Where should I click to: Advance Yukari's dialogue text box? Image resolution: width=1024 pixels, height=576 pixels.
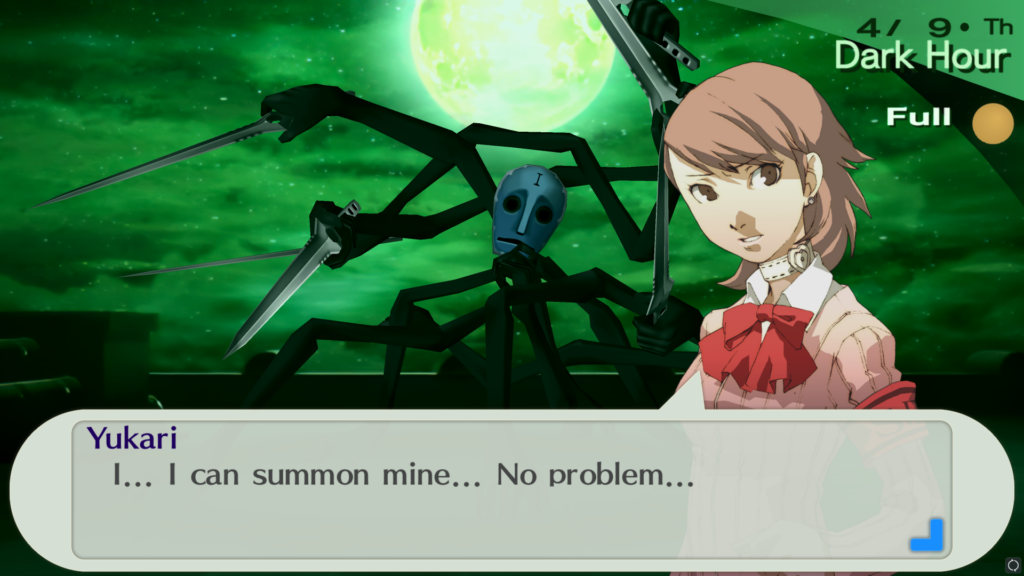pos(510,490)
